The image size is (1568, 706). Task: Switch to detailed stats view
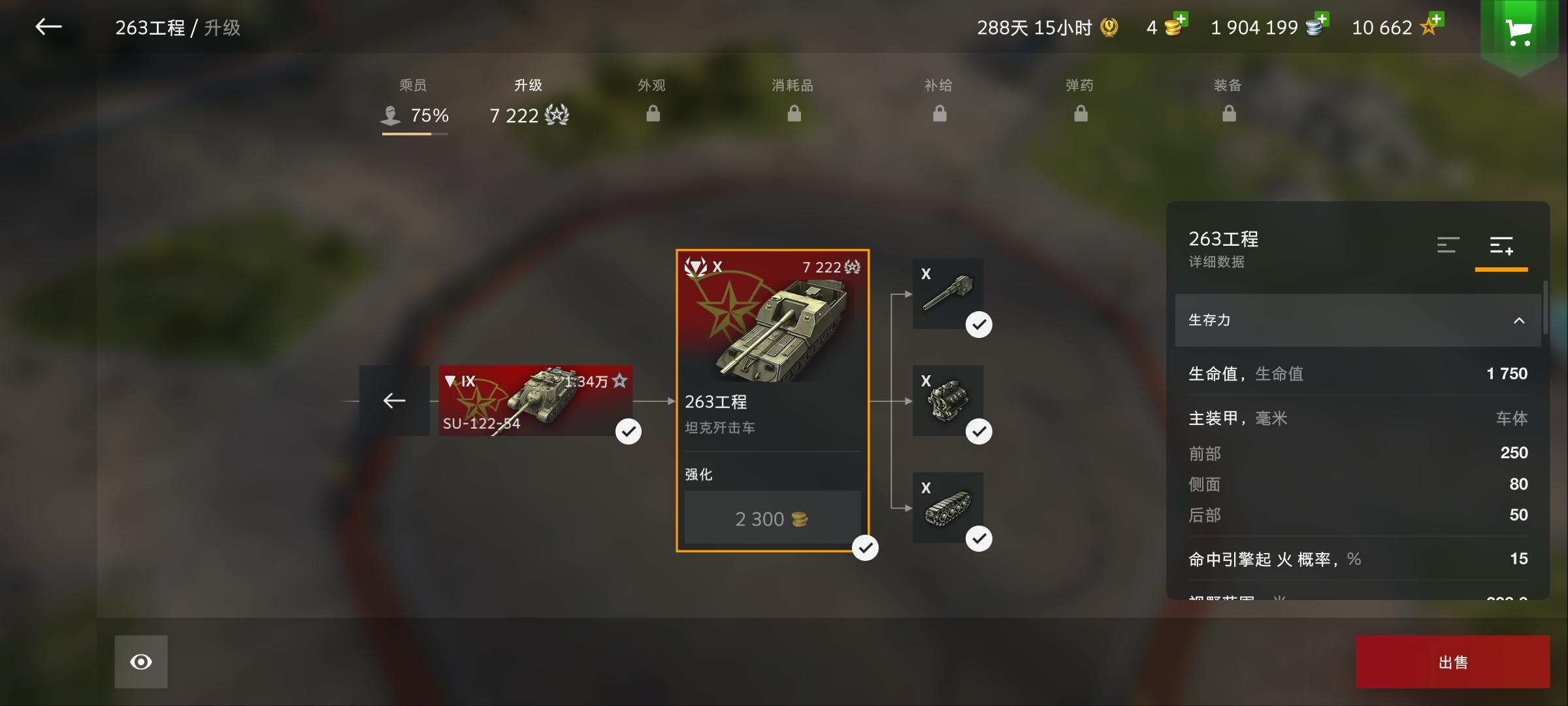pyautogui.click(x=1501, y=245)
